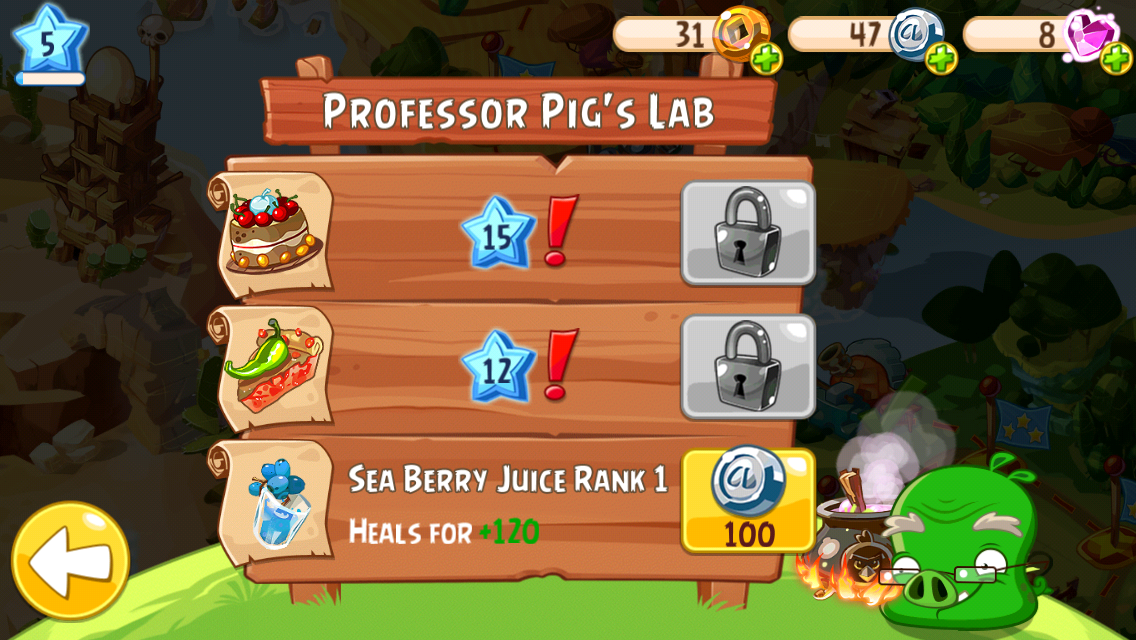Buy Sea Berry Juice for 100 coins
This screenshot has width=1136, height=640.
coord(748,501)
